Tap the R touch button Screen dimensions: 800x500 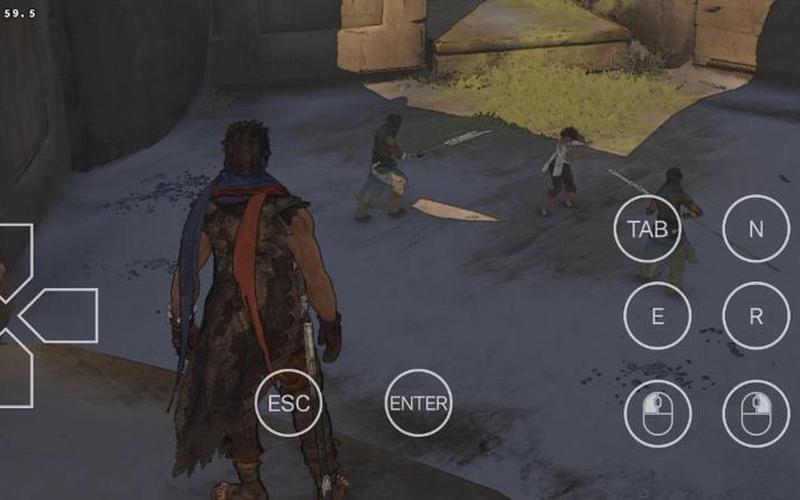756,316
